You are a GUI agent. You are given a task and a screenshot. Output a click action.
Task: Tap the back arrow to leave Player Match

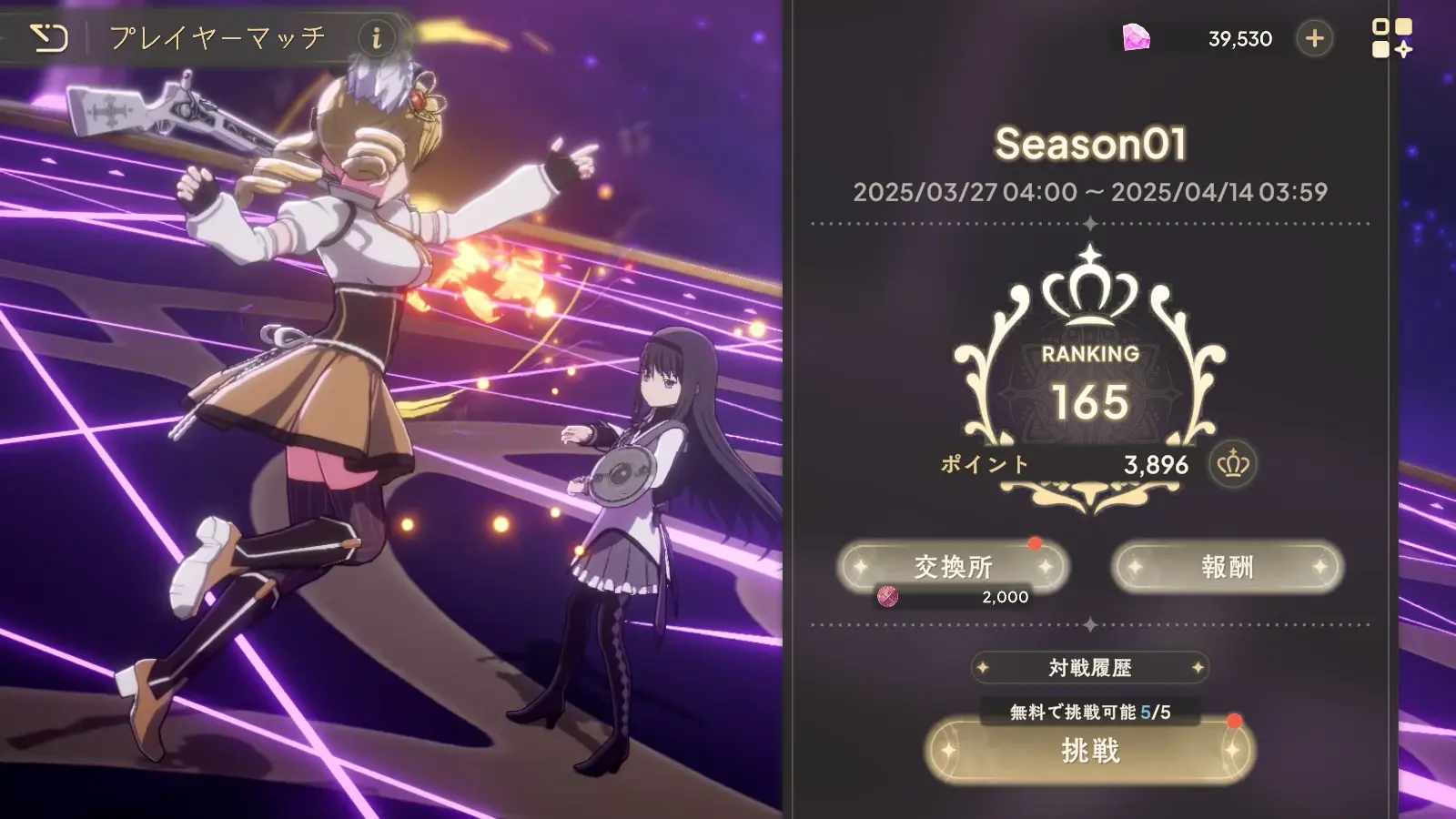click(52, 37)
